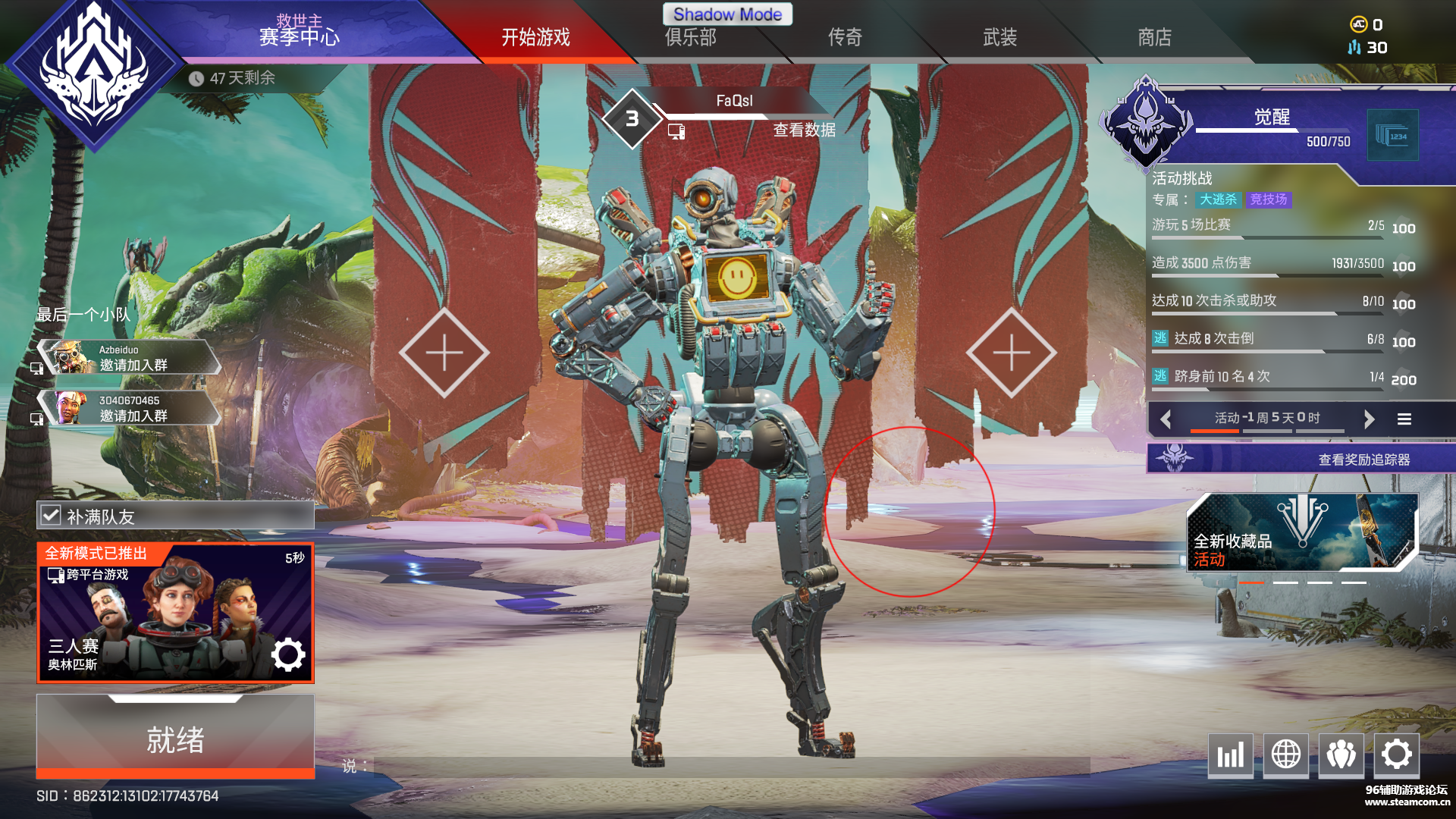Open the 武装 tab

999,37
